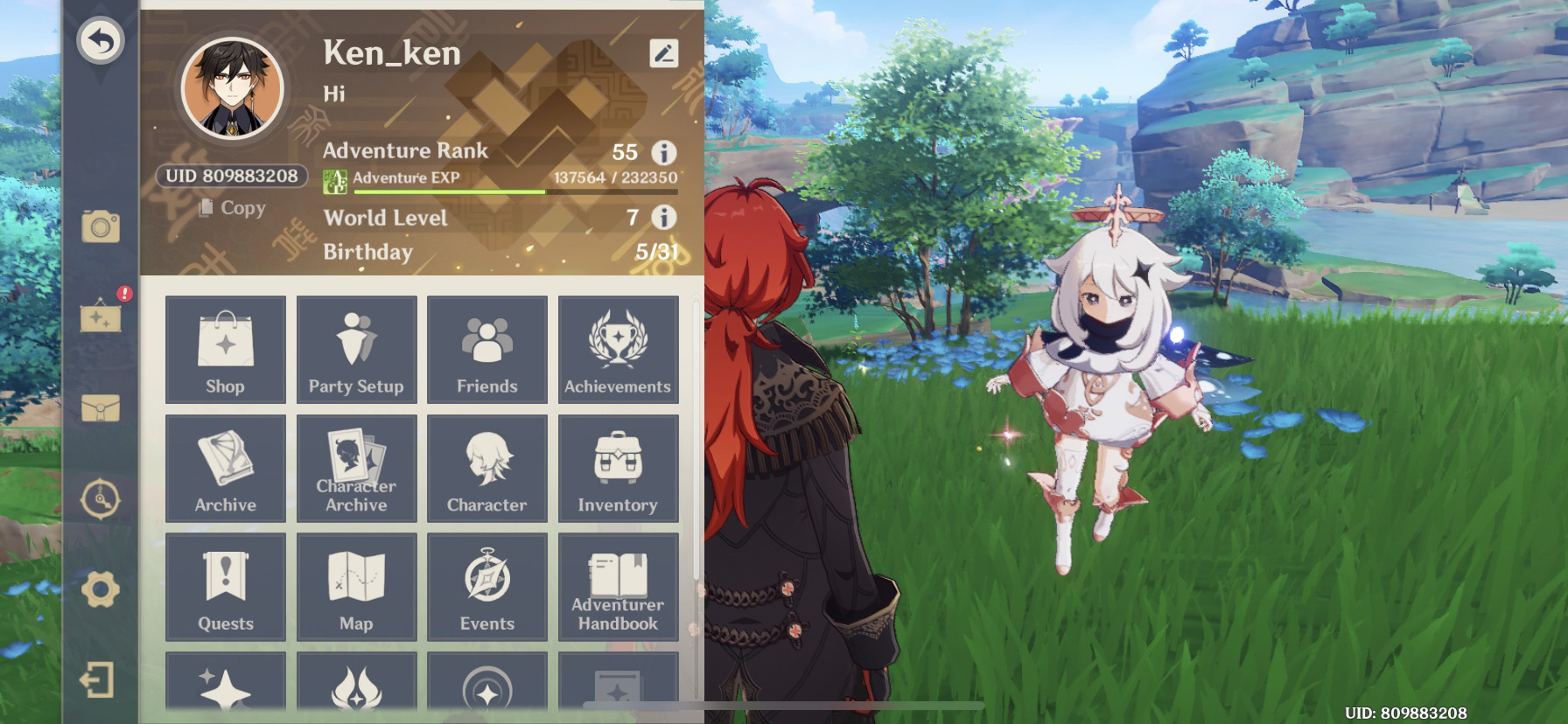The image size is (1568, 724).
Task: Open the Map
Action: click(x=356, y=587)
